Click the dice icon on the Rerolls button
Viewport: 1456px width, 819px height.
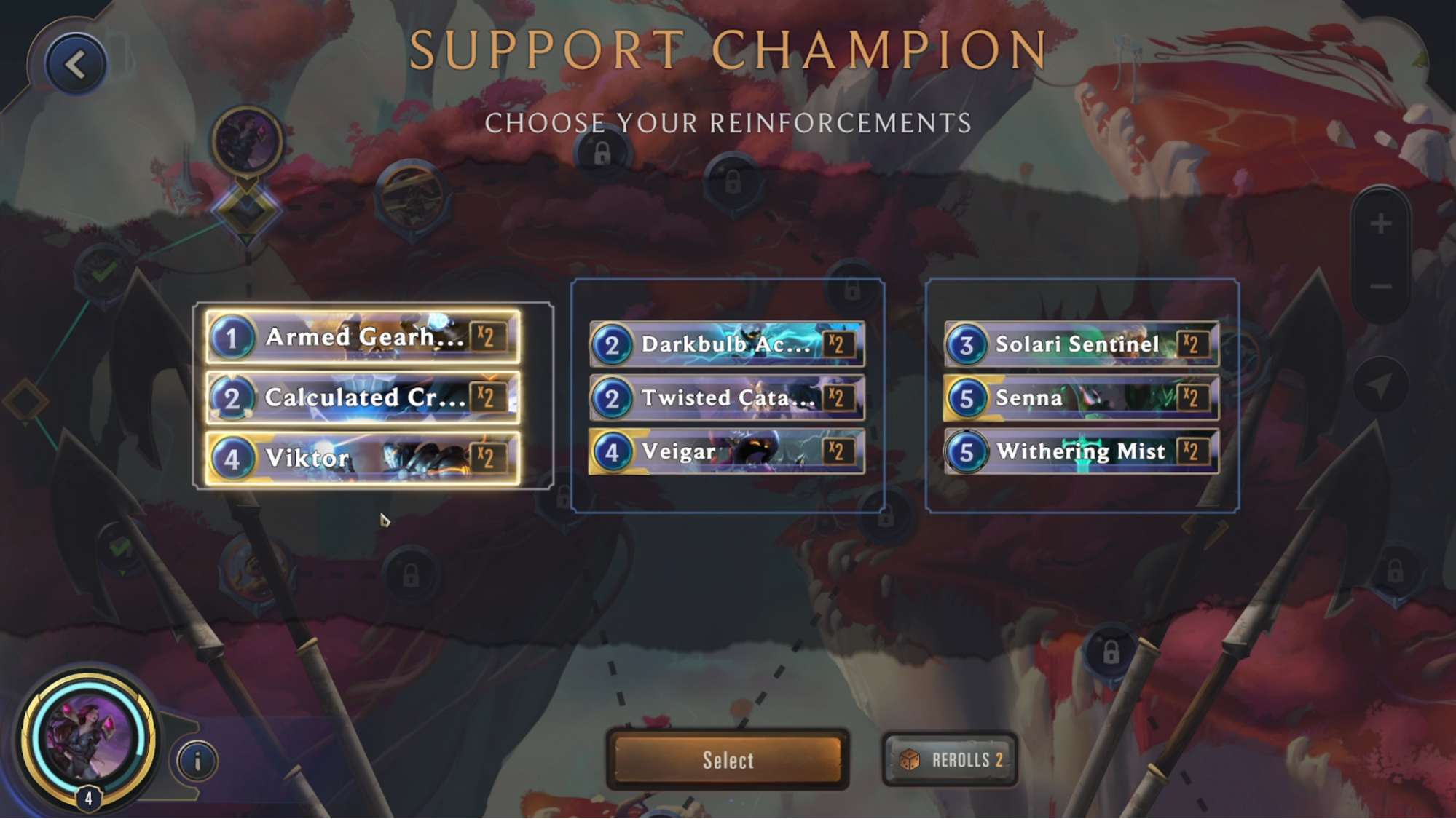[x=910, y=759]
